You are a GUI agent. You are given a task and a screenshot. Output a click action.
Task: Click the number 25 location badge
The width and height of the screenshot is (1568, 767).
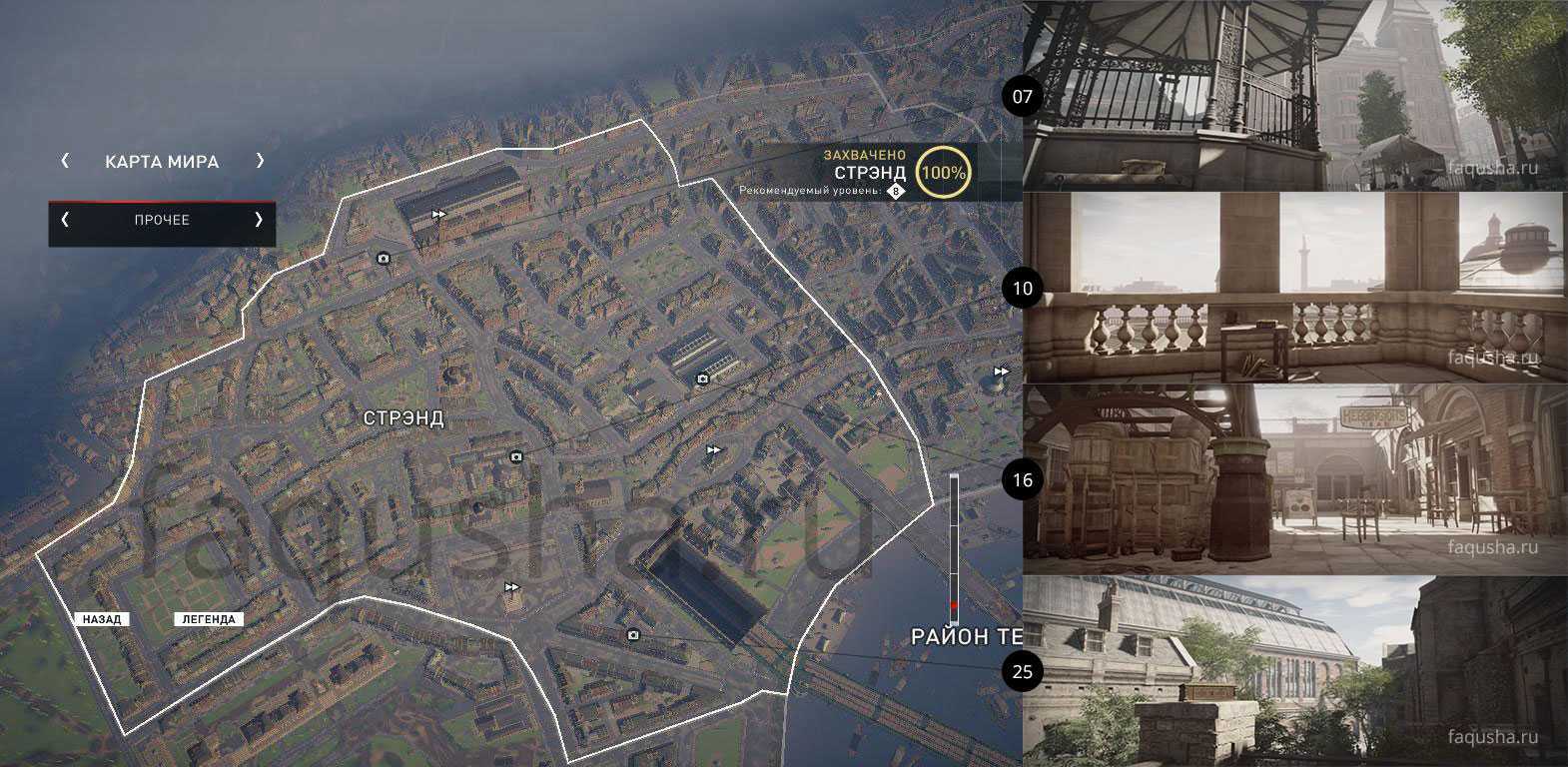coord(1022,671)
